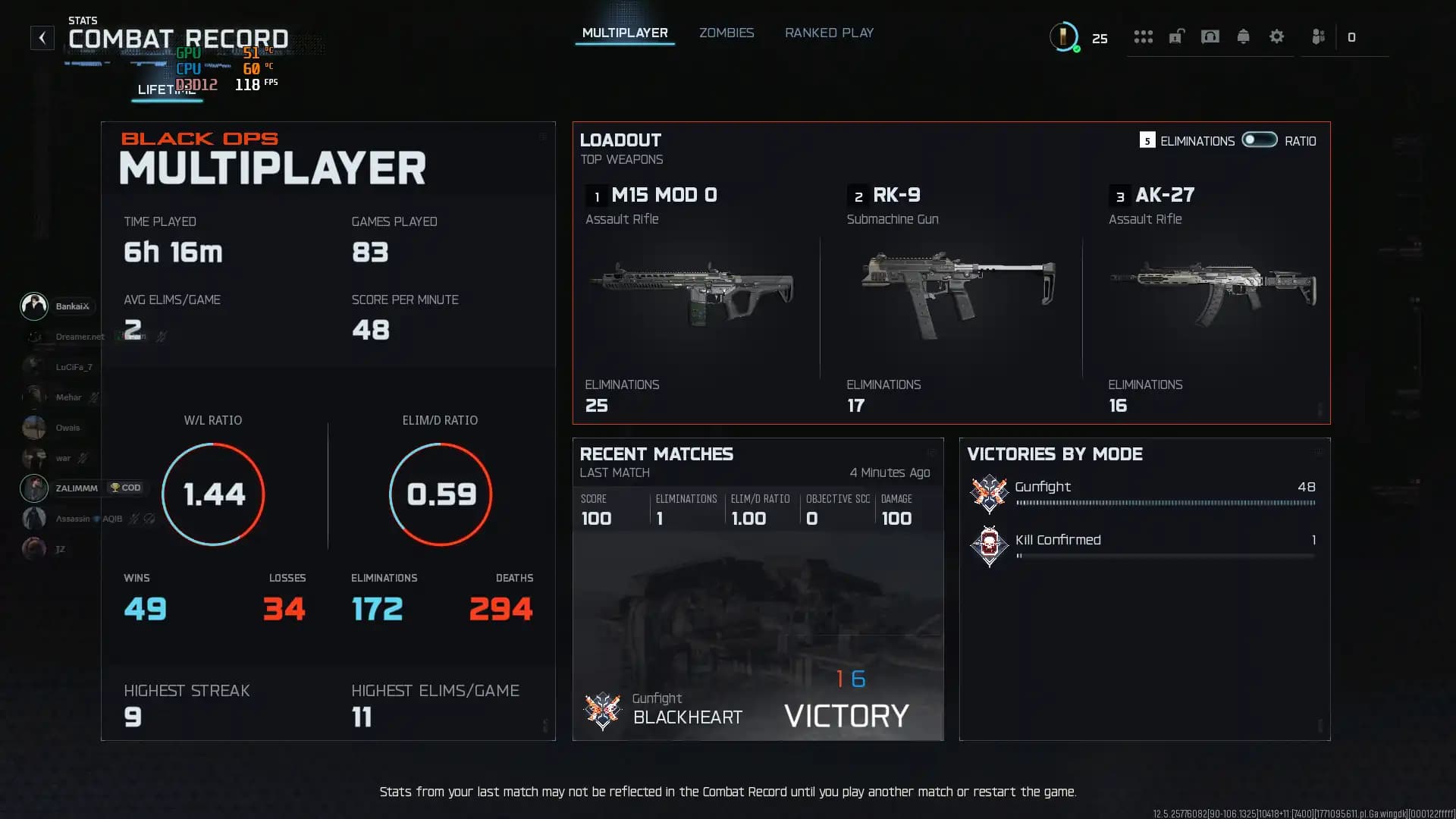Toggle the mute icon beside Mehar

click(x=93, y=397)
